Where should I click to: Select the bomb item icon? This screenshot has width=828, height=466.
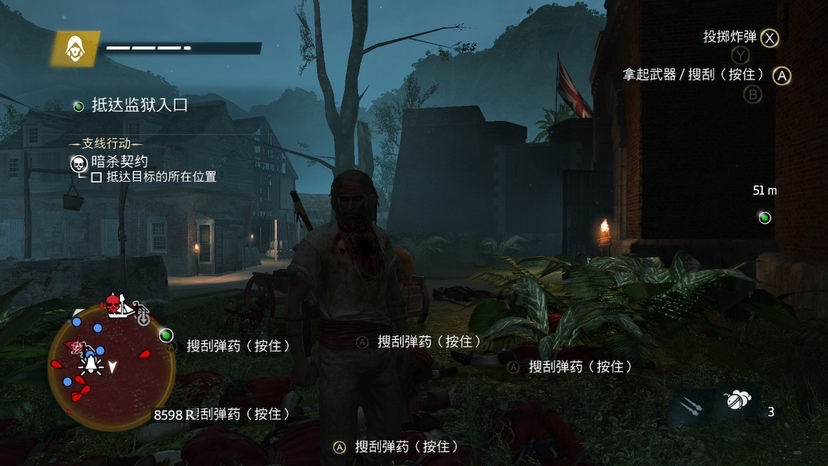[x=737, y=402]
